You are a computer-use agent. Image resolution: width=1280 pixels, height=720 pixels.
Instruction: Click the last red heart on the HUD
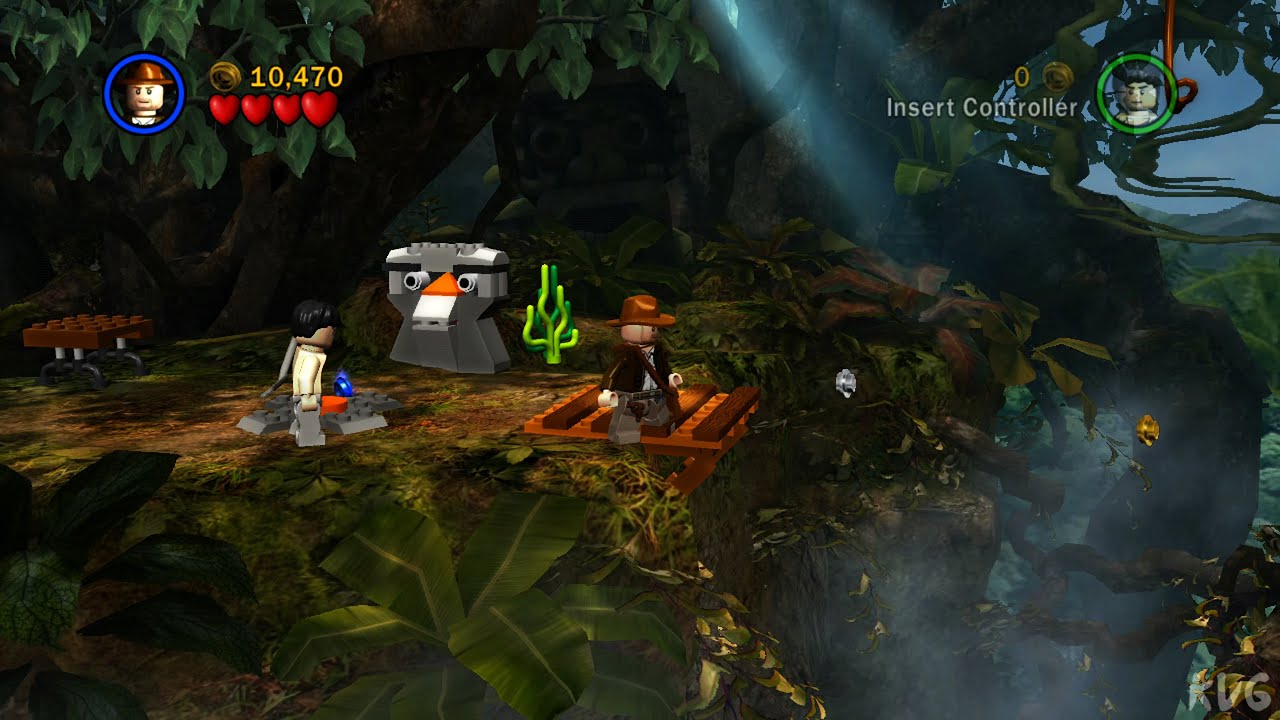tap(316, 109)
